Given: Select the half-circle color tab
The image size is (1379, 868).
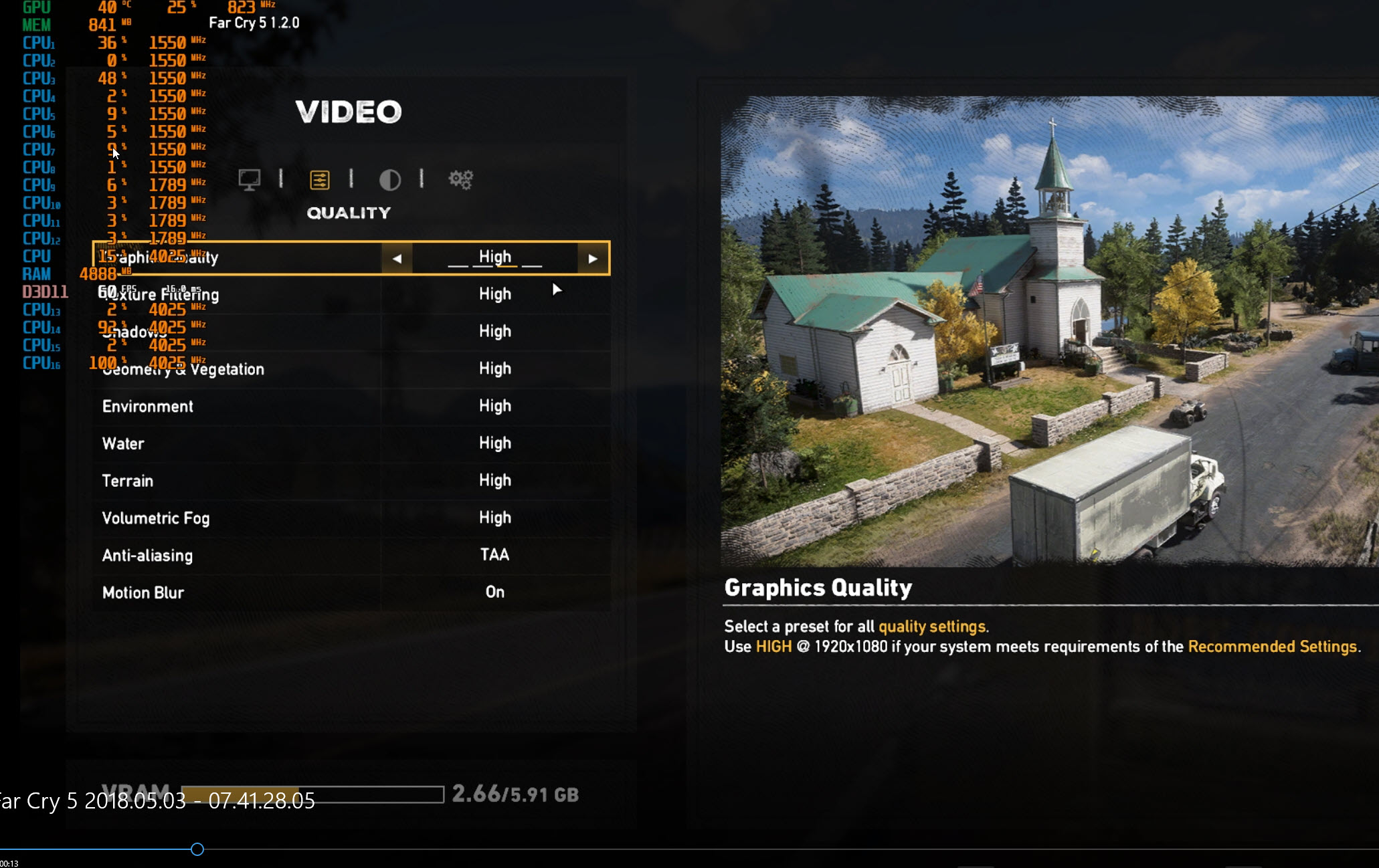Looking at the screenshot, I should tap(389, 179).
